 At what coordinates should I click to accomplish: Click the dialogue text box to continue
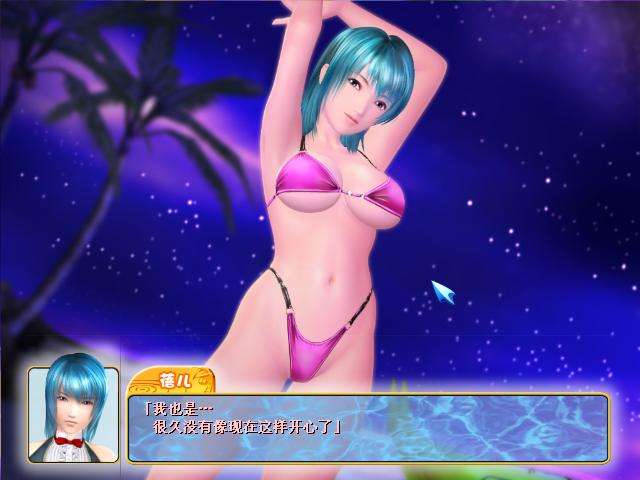click(x=368, y=427)
